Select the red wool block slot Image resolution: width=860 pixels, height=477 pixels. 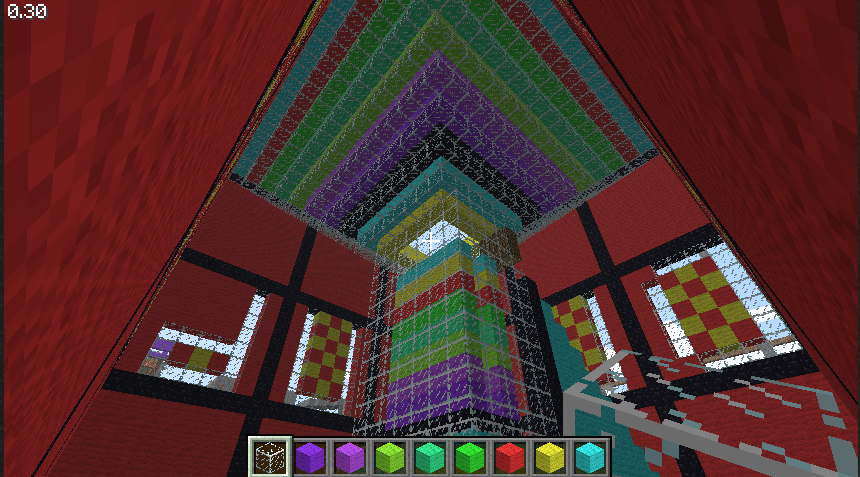[509, 458]
